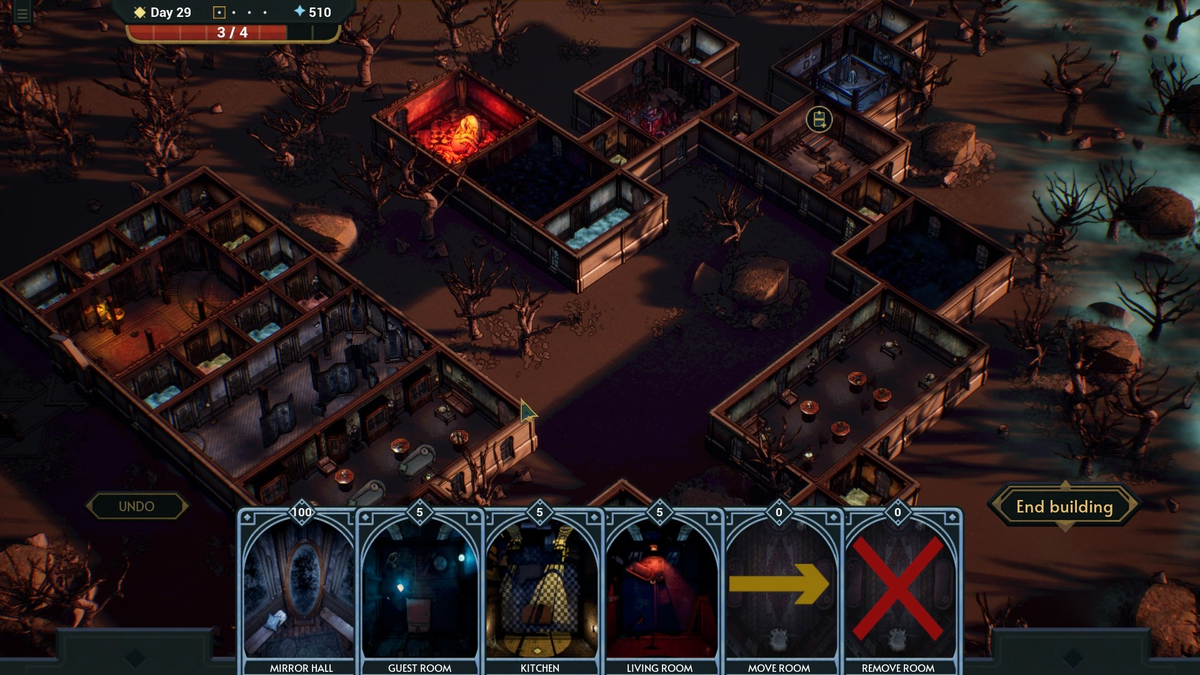Click the UNDO button
The width and height of the screenshot is (1200, 675).
tap(137, 506)
